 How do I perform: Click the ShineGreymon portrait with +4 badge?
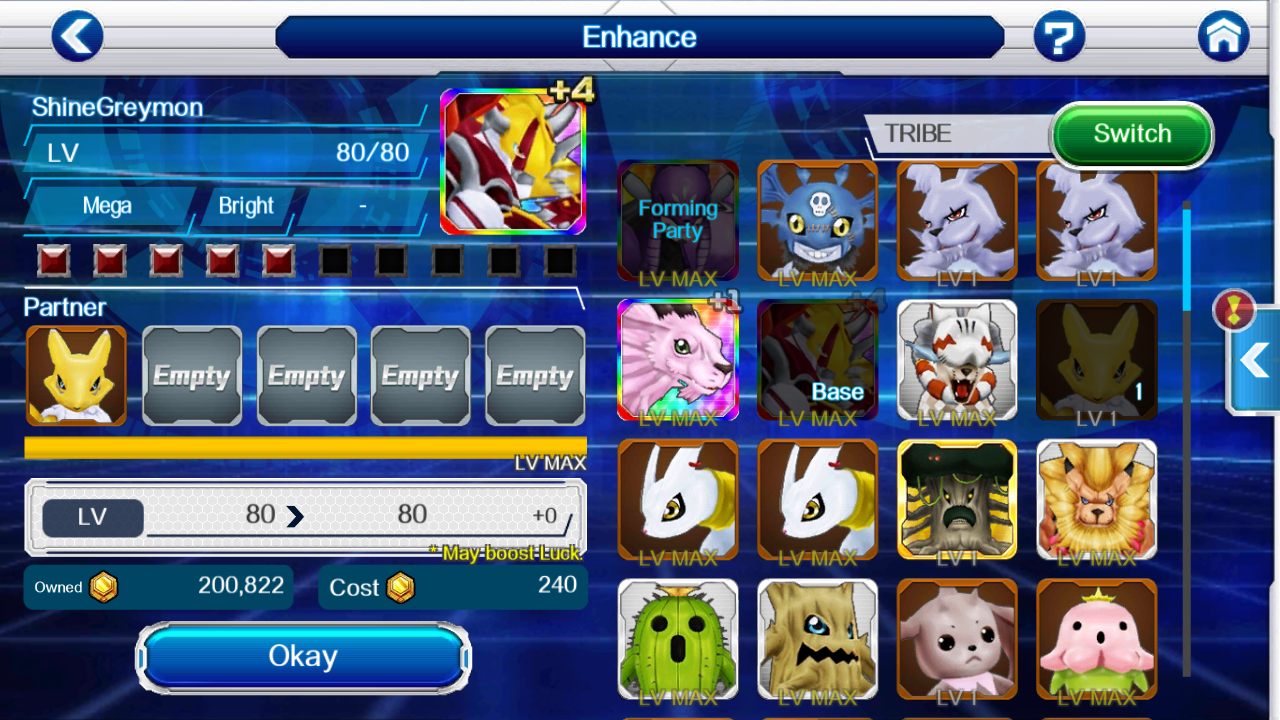coord(512,162)
